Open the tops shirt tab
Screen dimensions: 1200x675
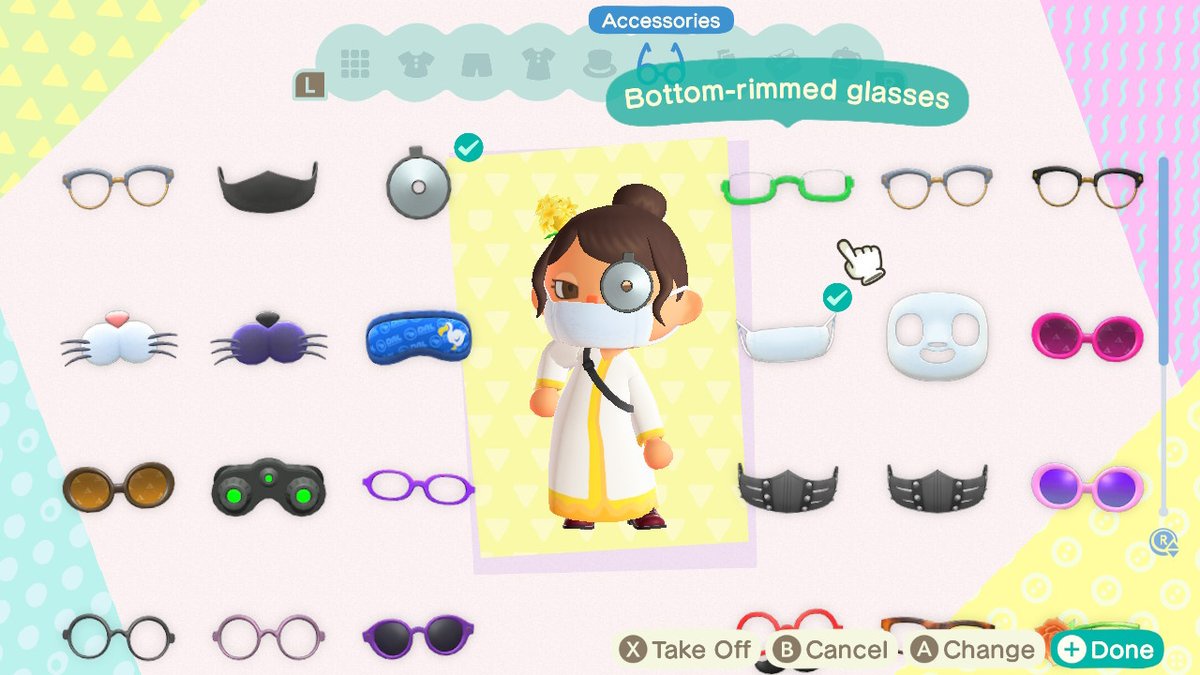(415, 65)
